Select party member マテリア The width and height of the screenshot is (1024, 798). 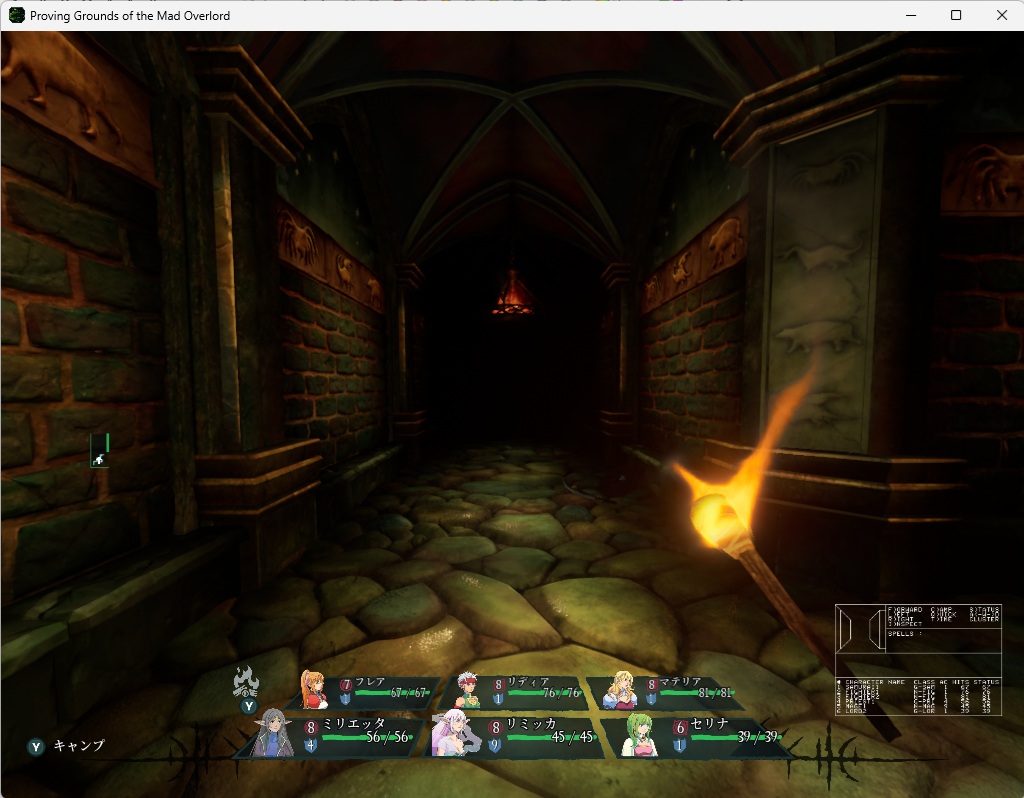pyautogui.click(x=670, y=691)
